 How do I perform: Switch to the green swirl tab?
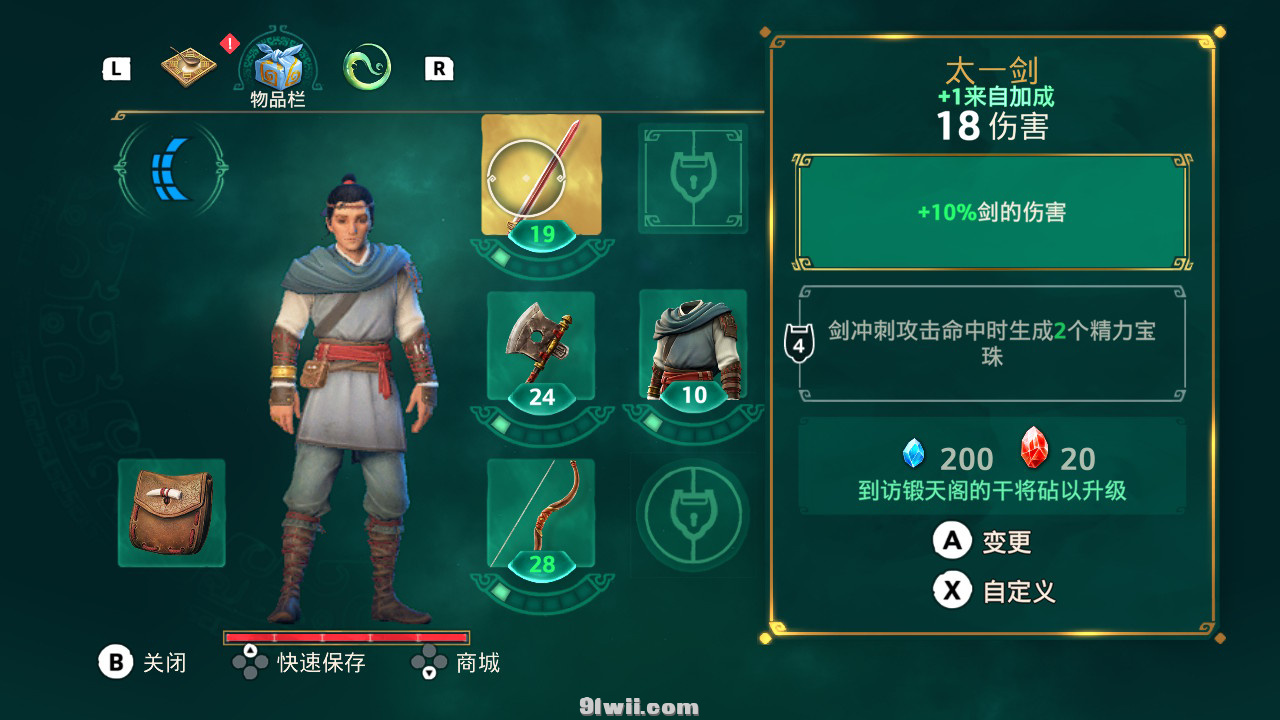pyautogui.click(x=366, y=68)
